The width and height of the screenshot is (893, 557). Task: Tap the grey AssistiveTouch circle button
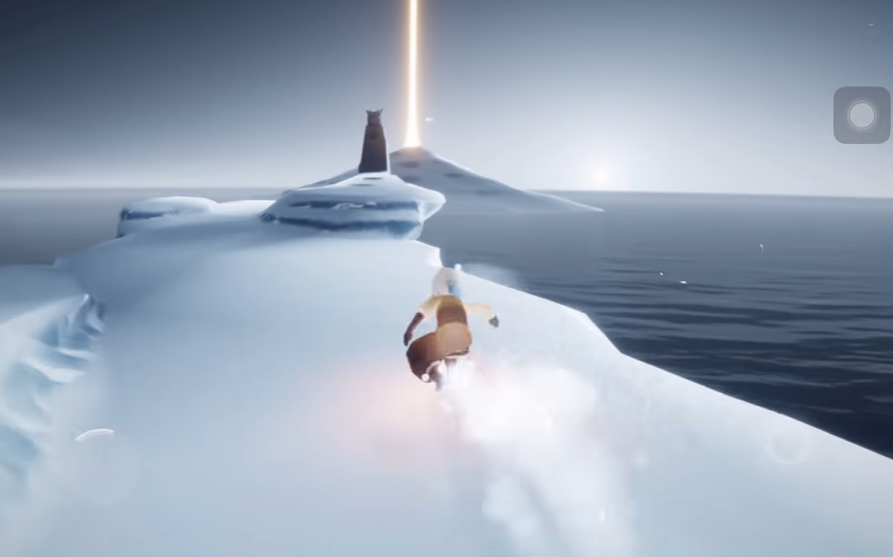[861, 115]
